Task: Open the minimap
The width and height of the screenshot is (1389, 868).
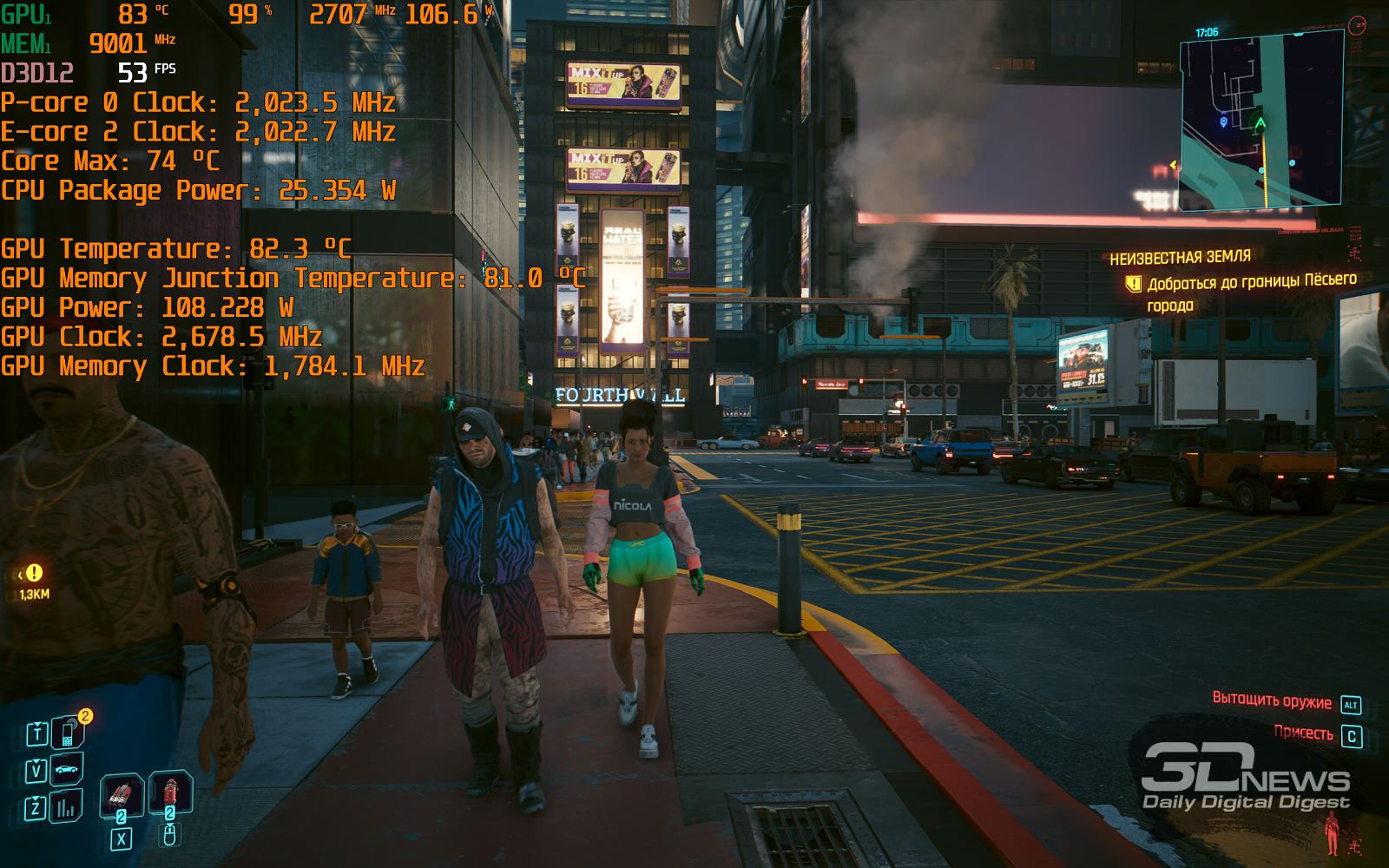Action: (1261, 120)
